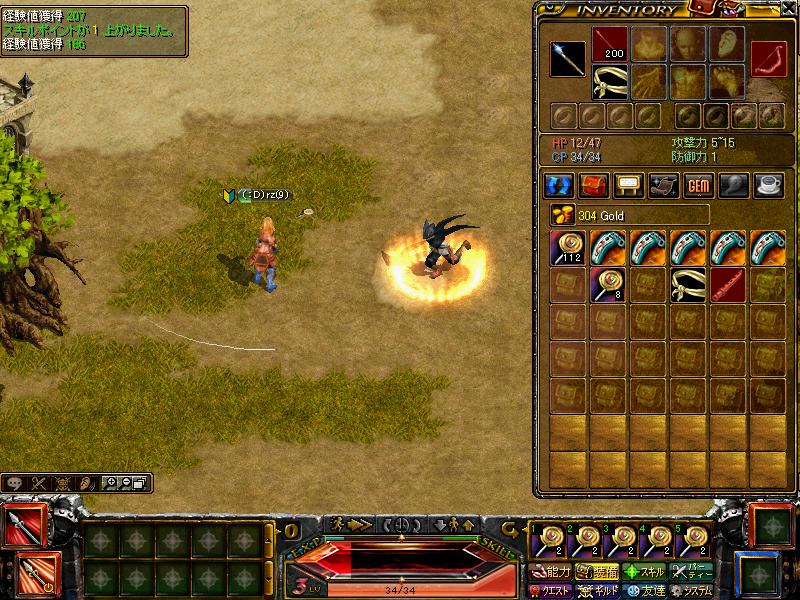Screen dimensions: 800x600
Task: Select the equipped spear weapon slot
Action: [568, 59]
